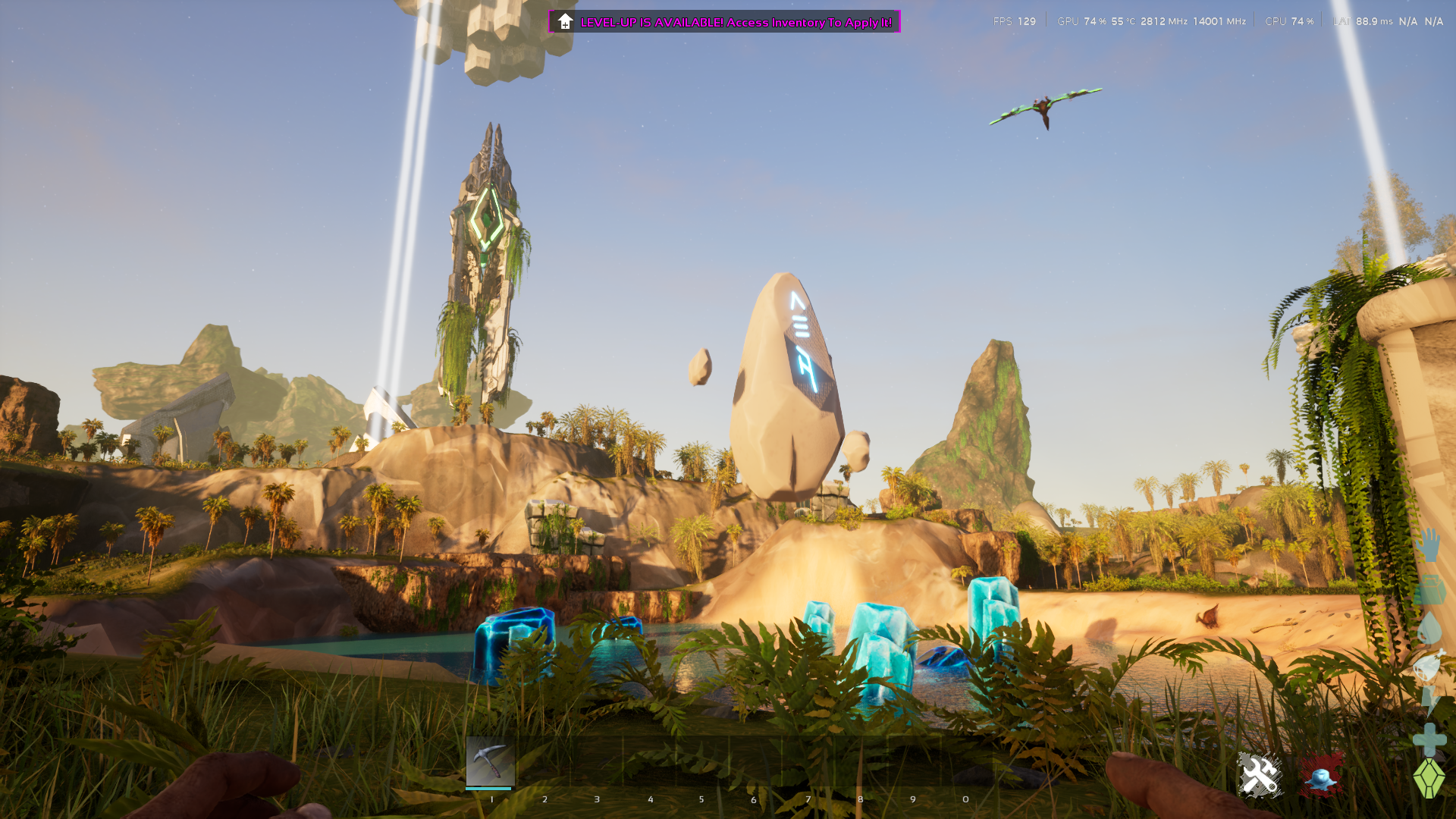Click the blue blob status icon on red

coord(1321,775)
